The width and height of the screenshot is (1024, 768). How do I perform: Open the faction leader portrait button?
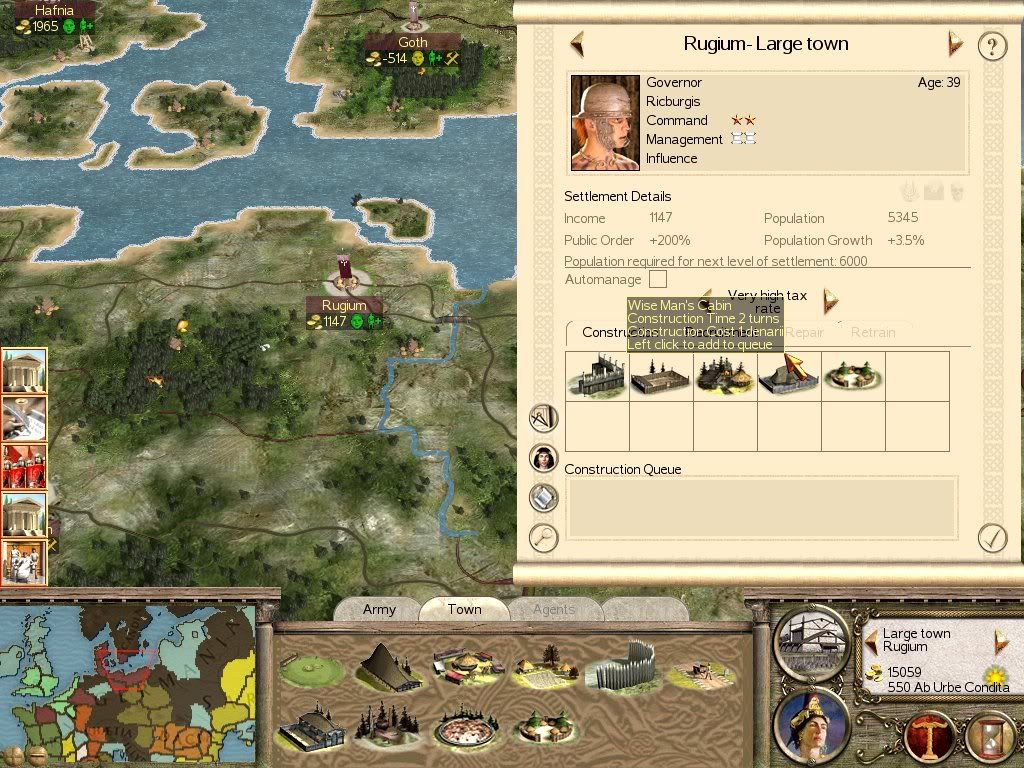click(811, 724)
